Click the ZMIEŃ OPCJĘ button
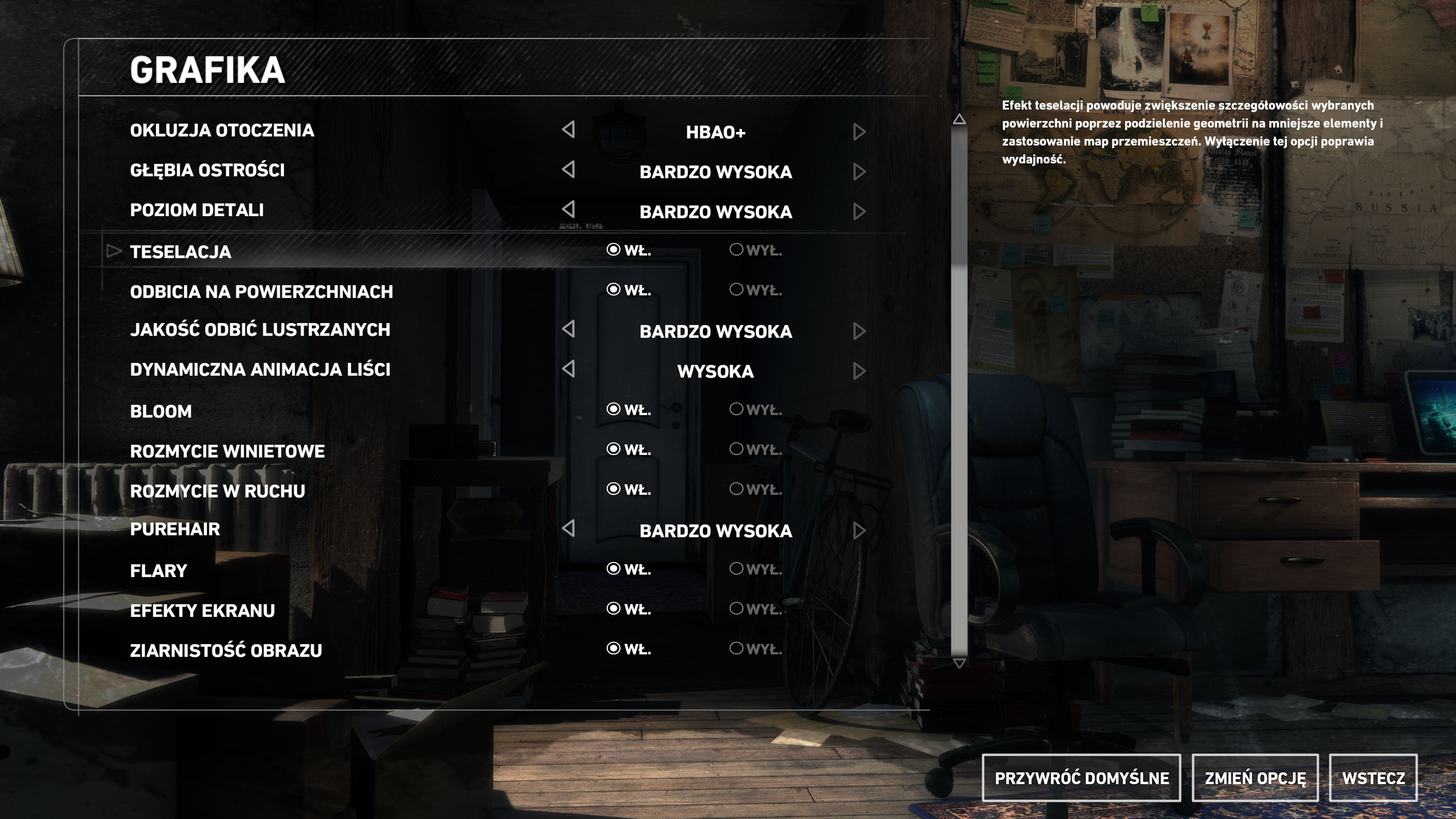Screen dimensions: 1456x819 1255,778
